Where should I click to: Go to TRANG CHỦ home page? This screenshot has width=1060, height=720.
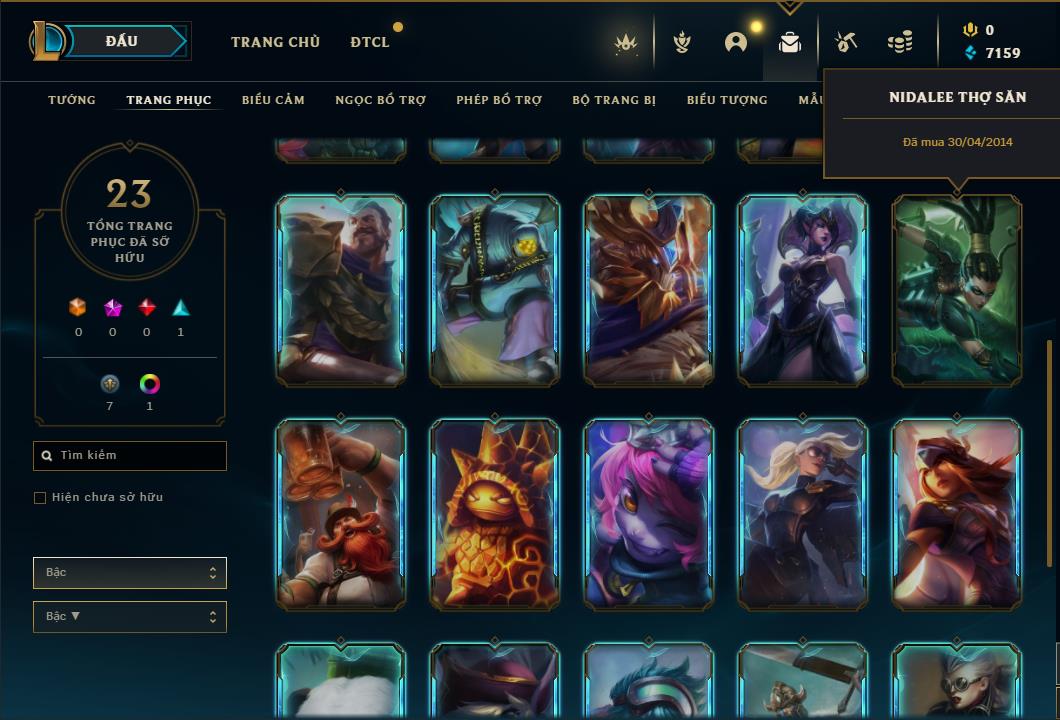tap(275, 42)
